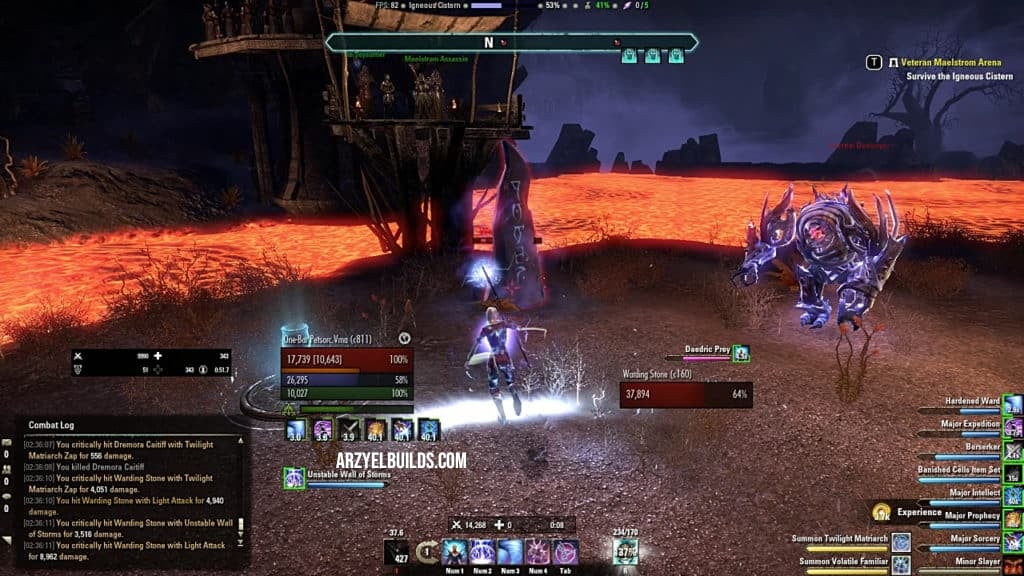Image resolution: width=1024 pixels, height=576 pixels.
Task: Click the weapon swap arrow icon
Action: coord(427,552)
